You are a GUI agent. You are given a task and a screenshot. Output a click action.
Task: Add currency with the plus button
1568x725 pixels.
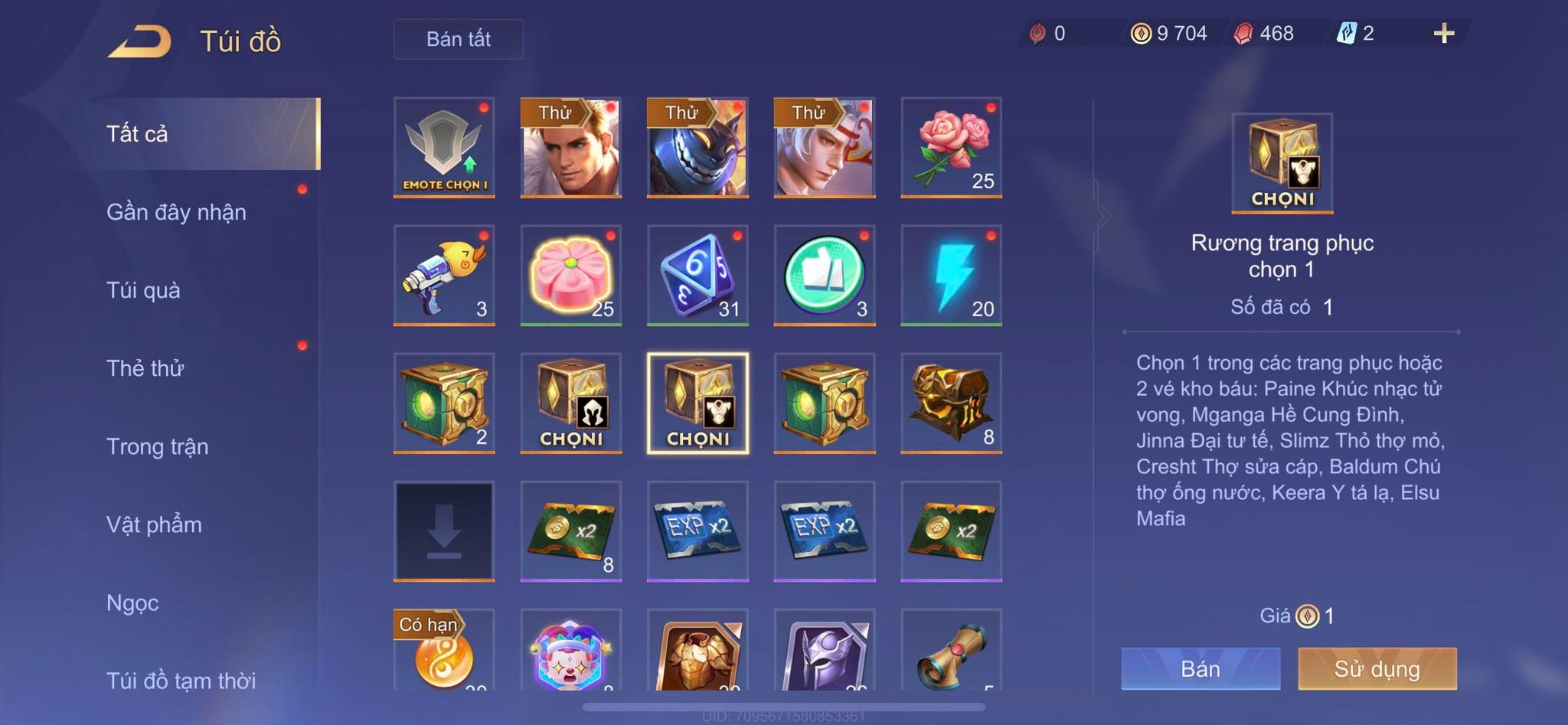pos(1443,33)
